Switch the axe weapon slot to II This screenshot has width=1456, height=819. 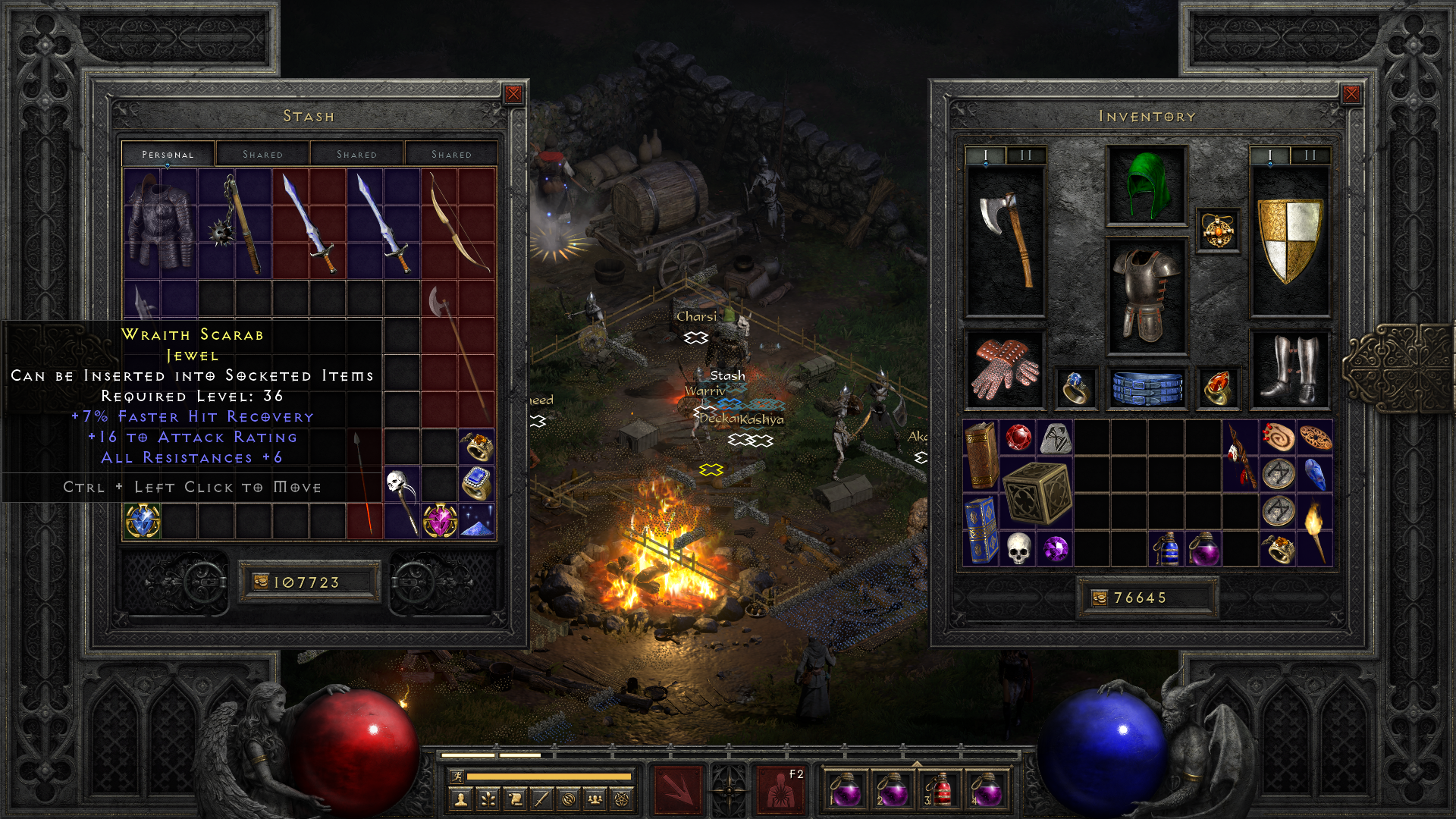tap(1026, 156)
